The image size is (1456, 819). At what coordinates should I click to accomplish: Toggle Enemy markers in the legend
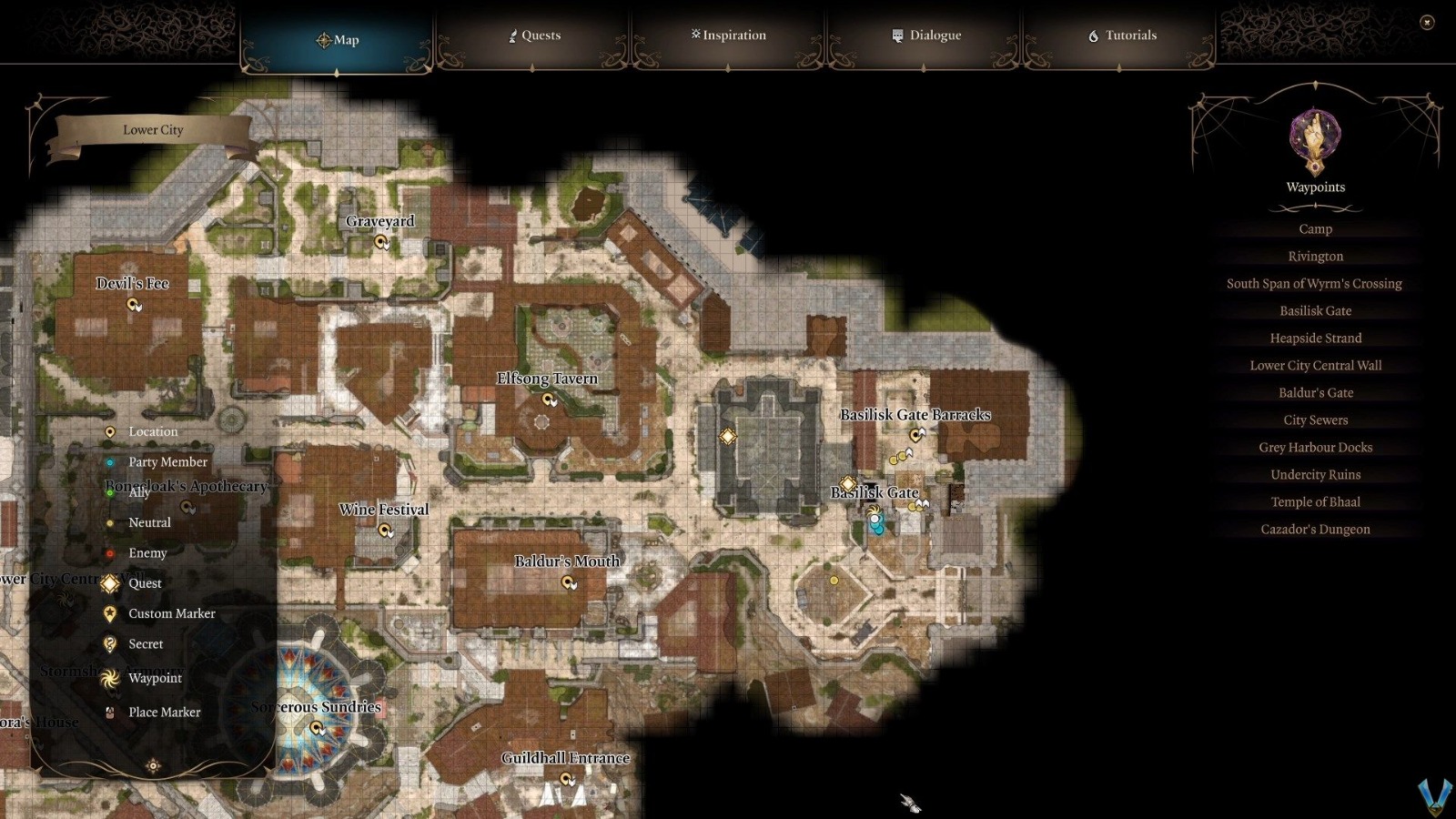click(110, 552)
